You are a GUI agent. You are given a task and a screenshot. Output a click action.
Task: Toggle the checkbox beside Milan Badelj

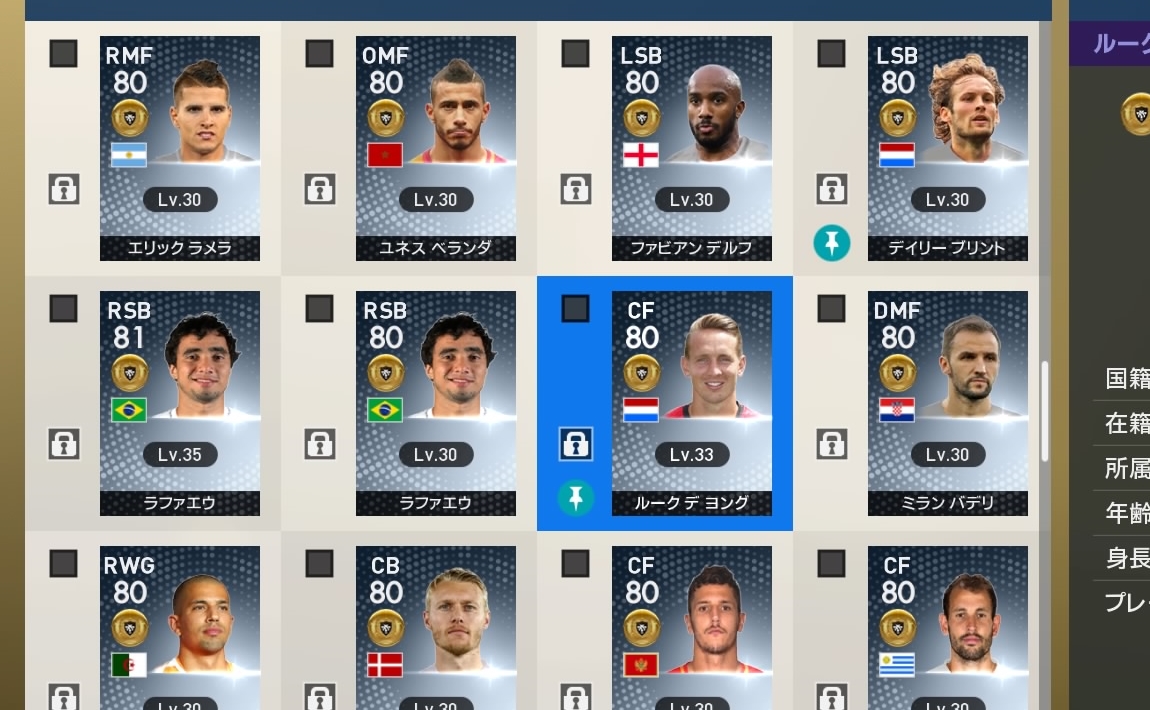pos(831,309)
